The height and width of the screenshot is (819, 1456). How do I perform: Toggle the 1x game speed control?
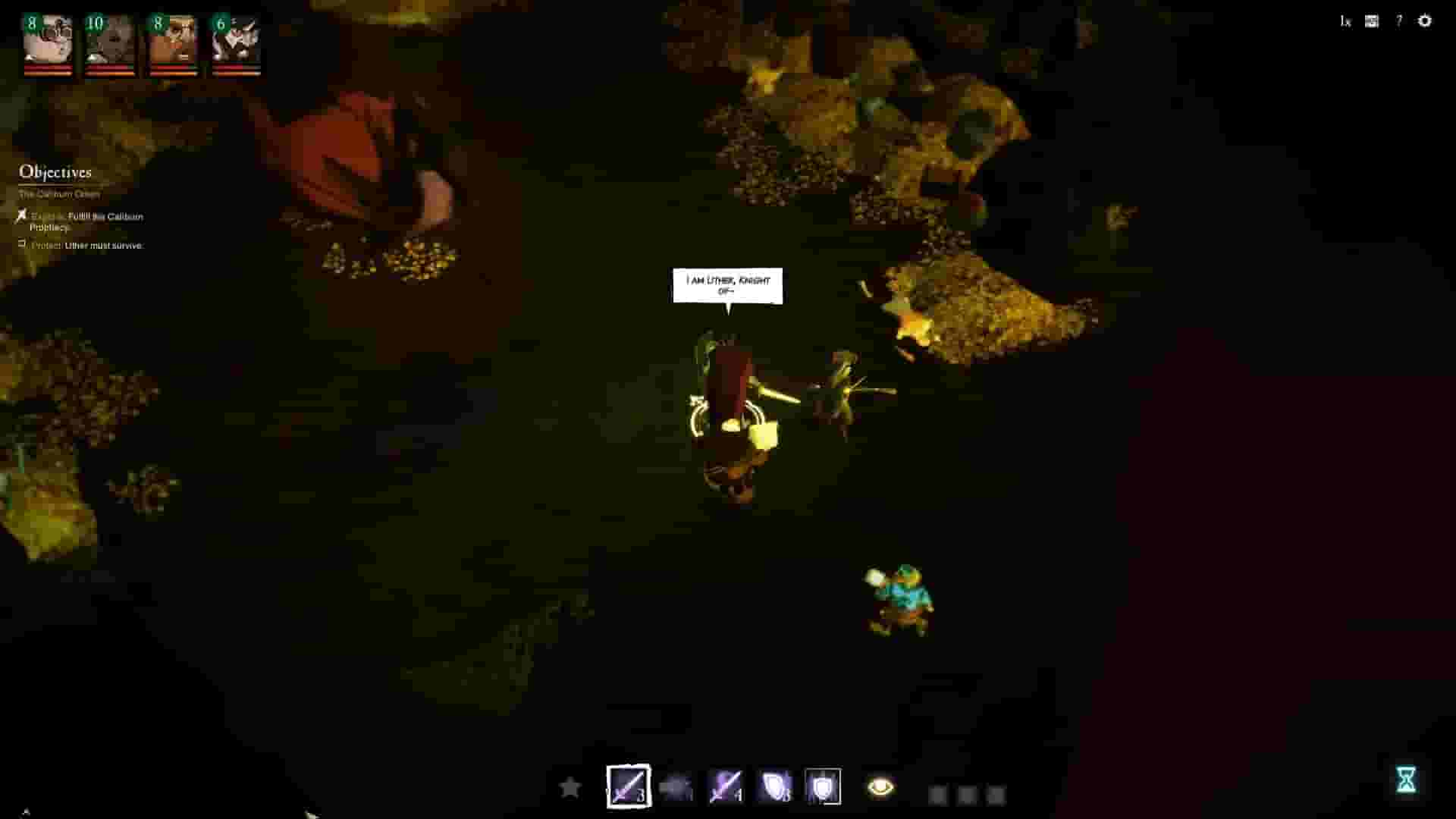click(x=1346, y=21)
